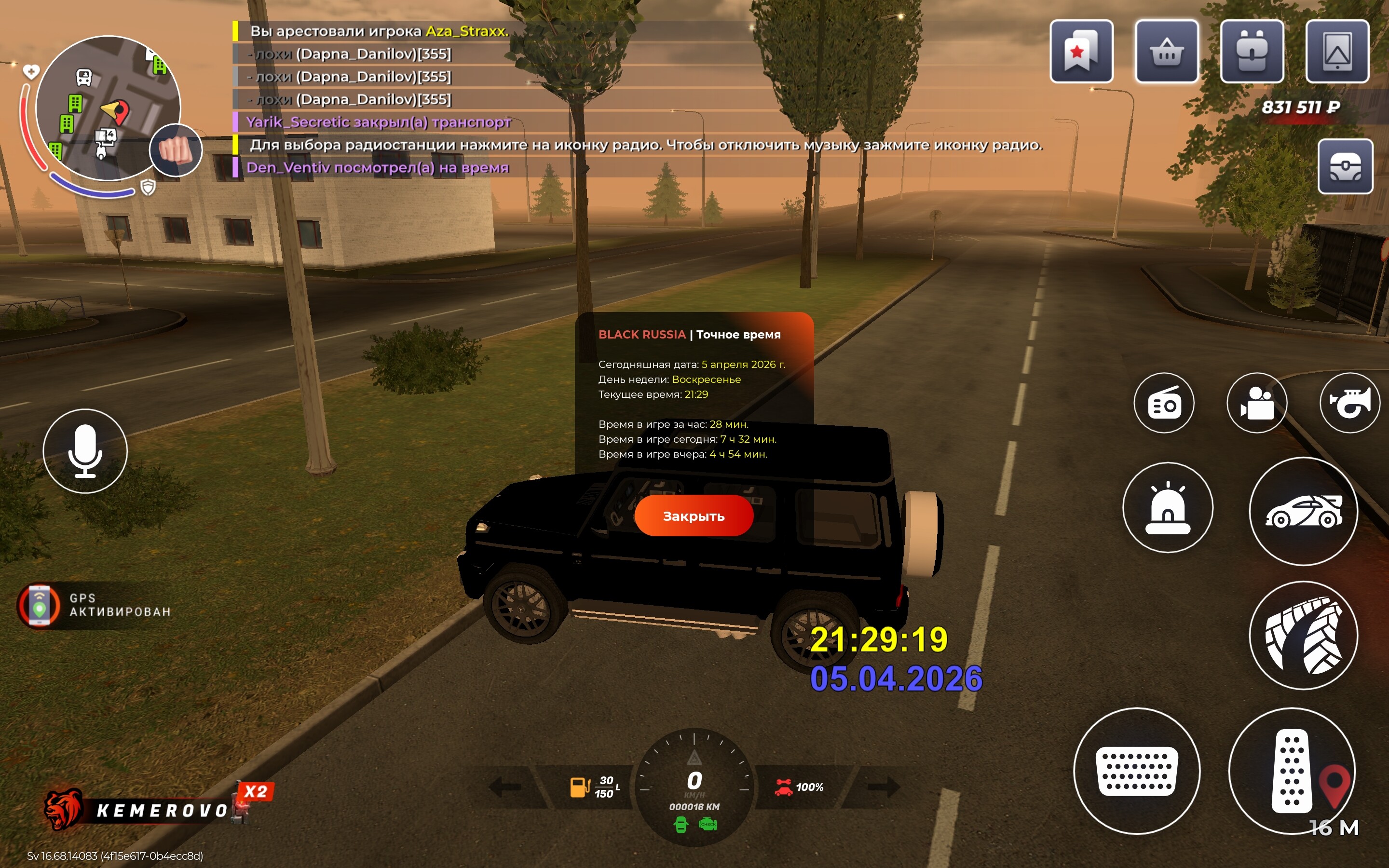Tap the sports car button
Viewport: 1389px width, 868px height.
tap(1303, 511)
